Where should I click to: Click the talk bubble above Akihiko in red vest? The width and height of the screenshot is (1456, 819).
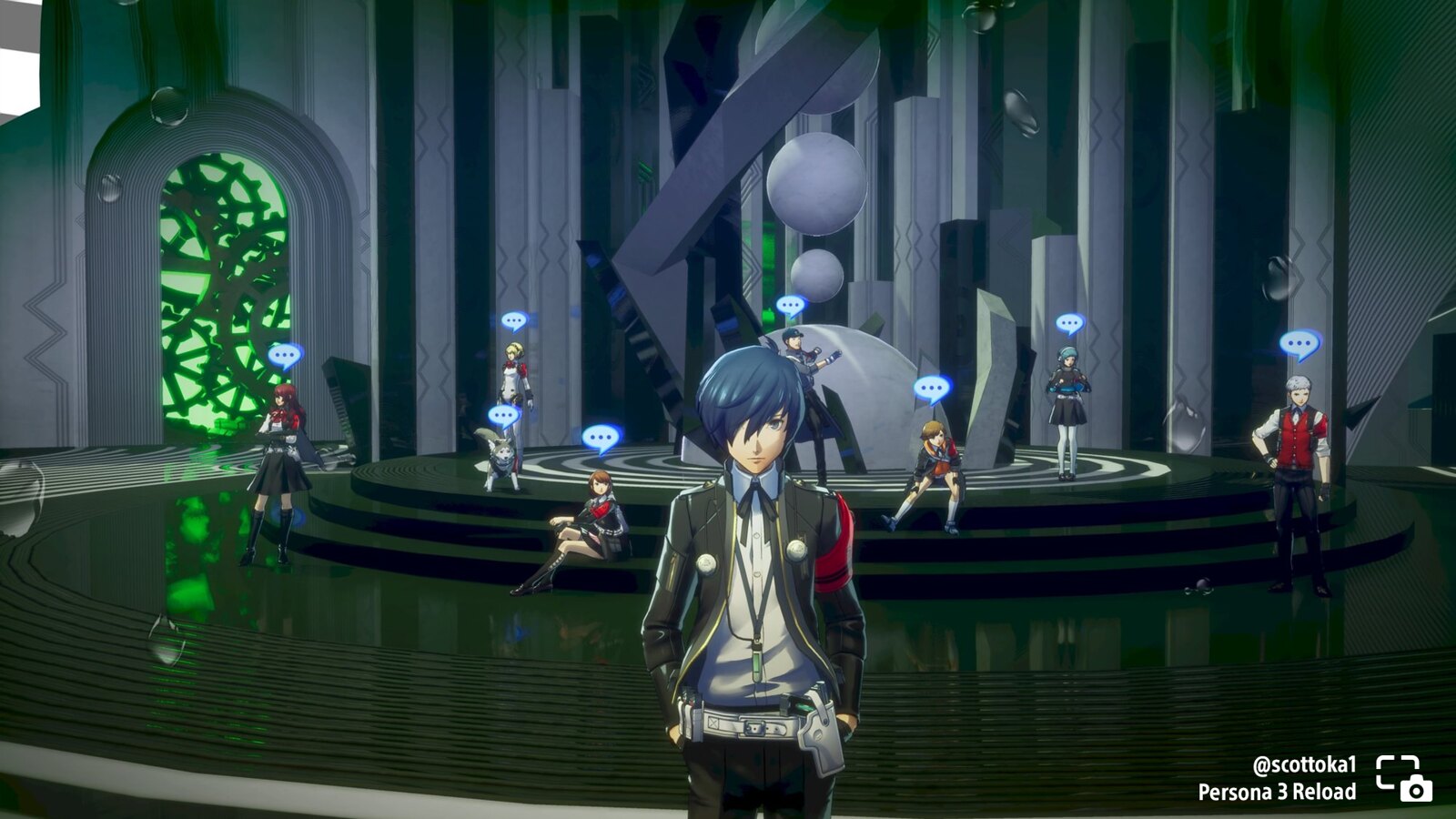pyautogui.click(x=1299, y=344)
